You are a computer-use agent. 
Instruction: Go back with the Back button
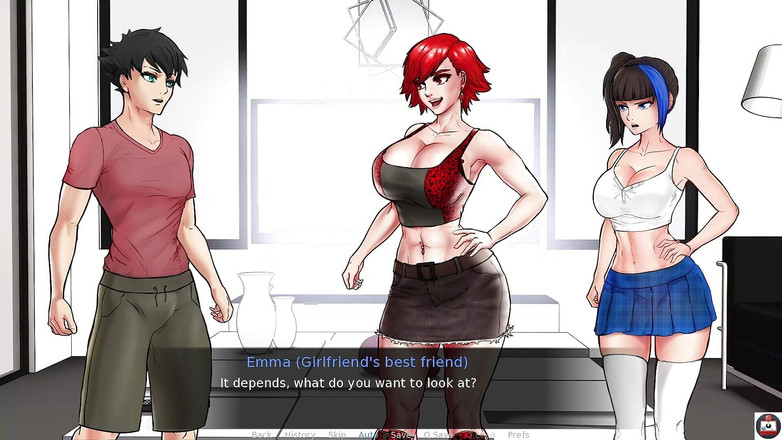coord(262,435)
